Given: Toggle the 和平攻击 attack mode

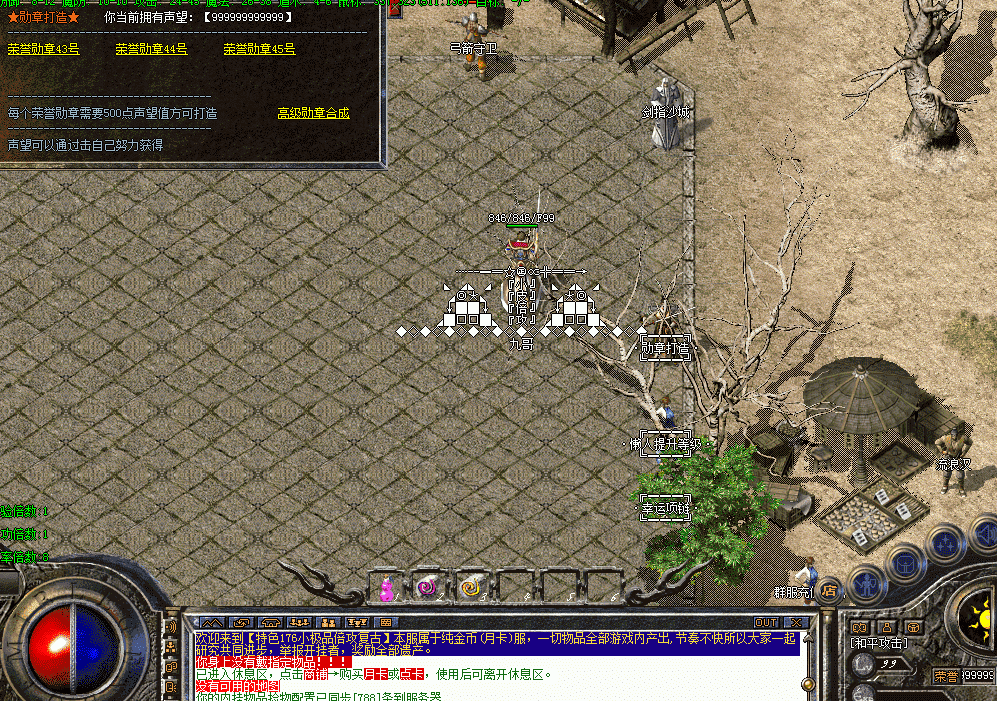Looking at the screenshot, I should coord(878,642).
